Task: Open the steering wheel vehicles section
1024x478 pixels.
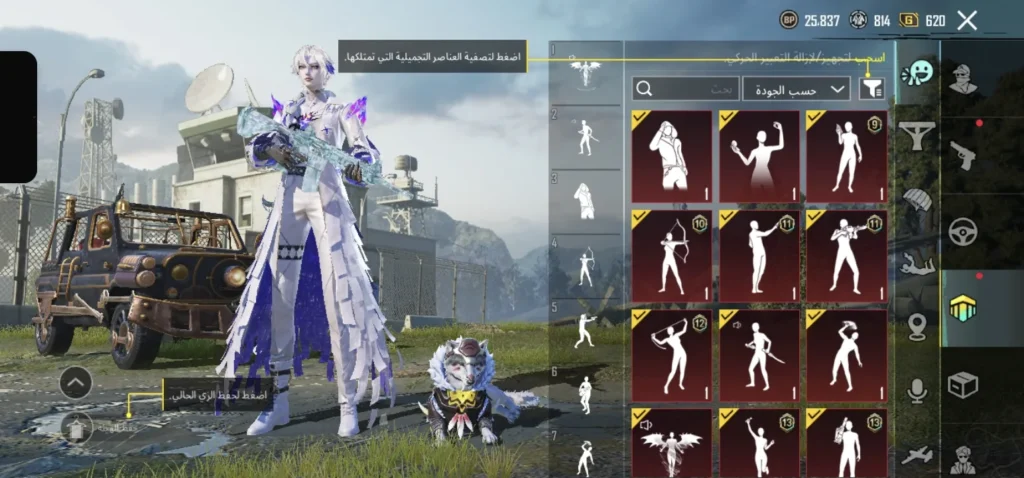Action: (x=964, y=232)
